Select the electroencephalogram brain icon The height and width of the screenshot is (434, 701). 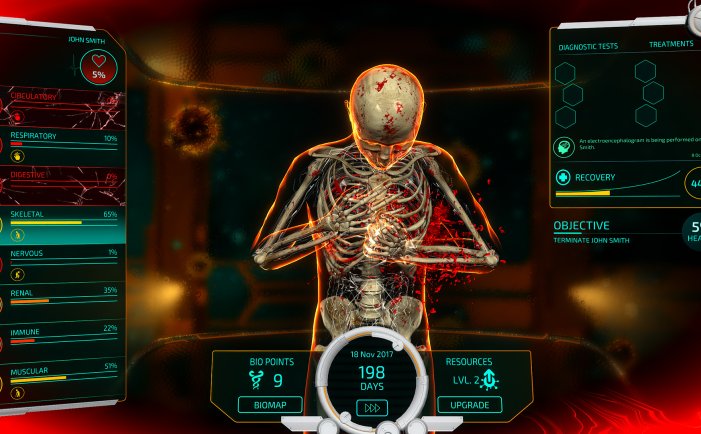565,147
